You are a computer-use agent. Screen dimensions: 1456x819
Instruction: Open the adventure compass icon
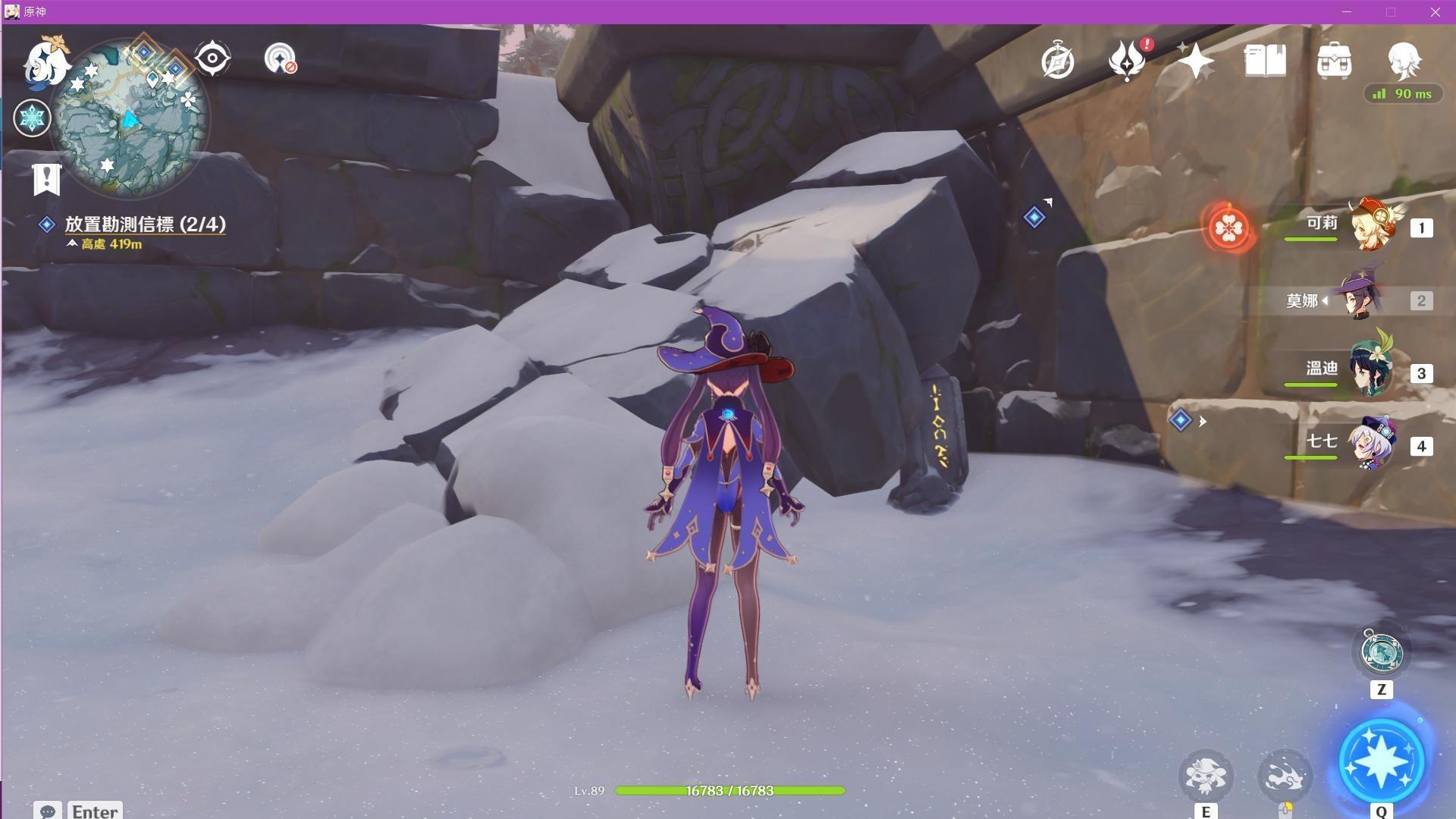(1057, 61)
